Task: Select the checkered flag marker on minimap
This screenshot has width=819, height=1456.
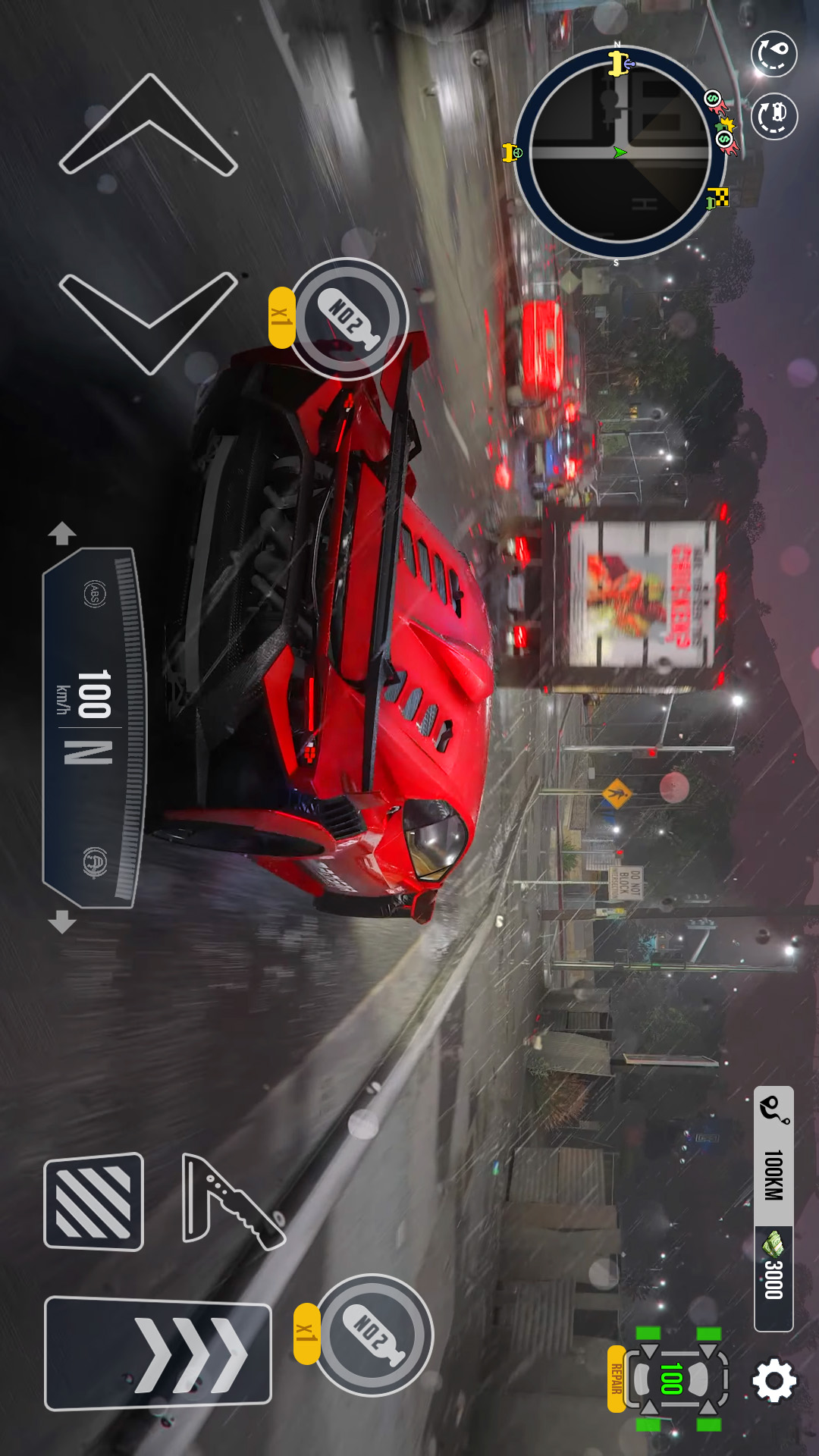Action: [x=717, y=198]
